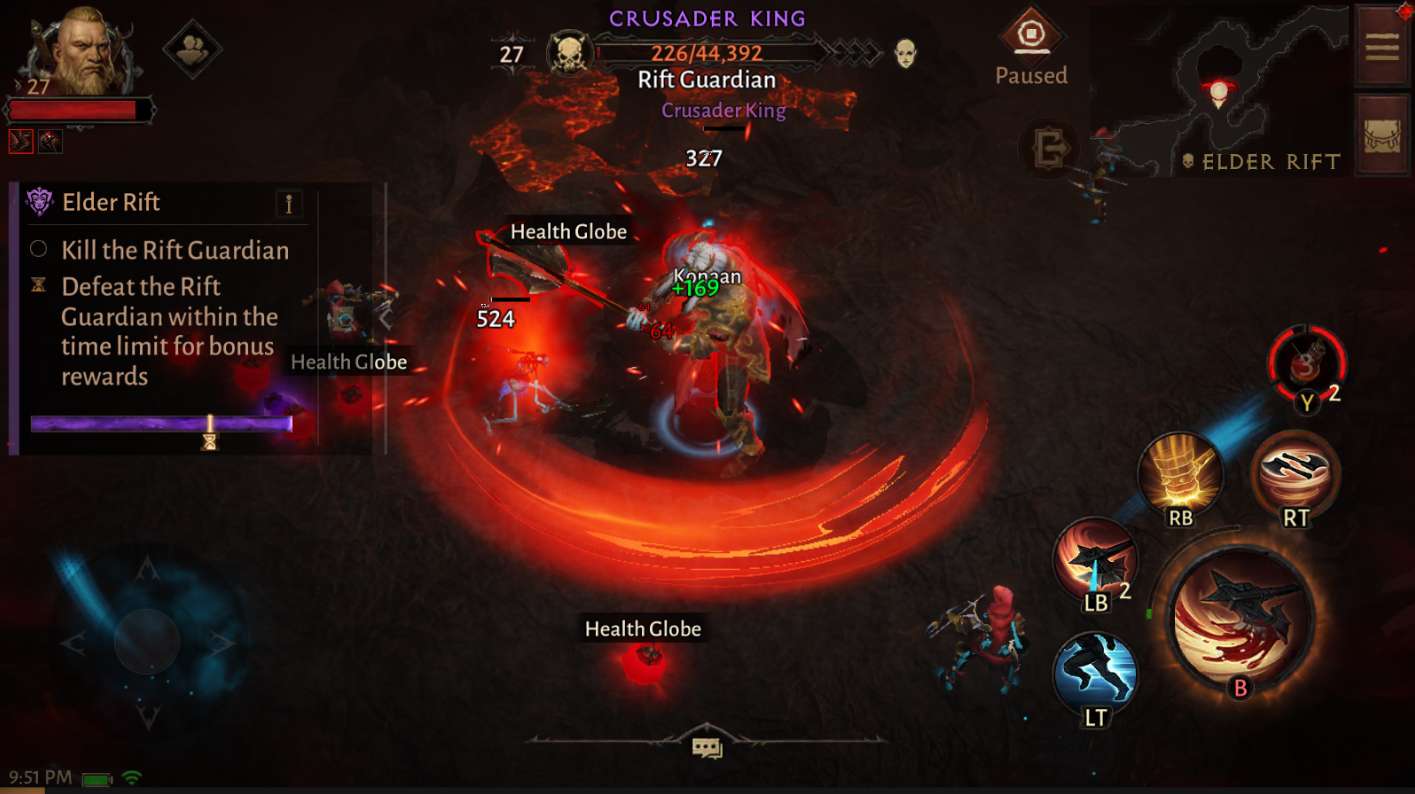Screen dimensions: 1415x794
Task: Collapse the Health Globe tracker chevron
Action: 384,320
